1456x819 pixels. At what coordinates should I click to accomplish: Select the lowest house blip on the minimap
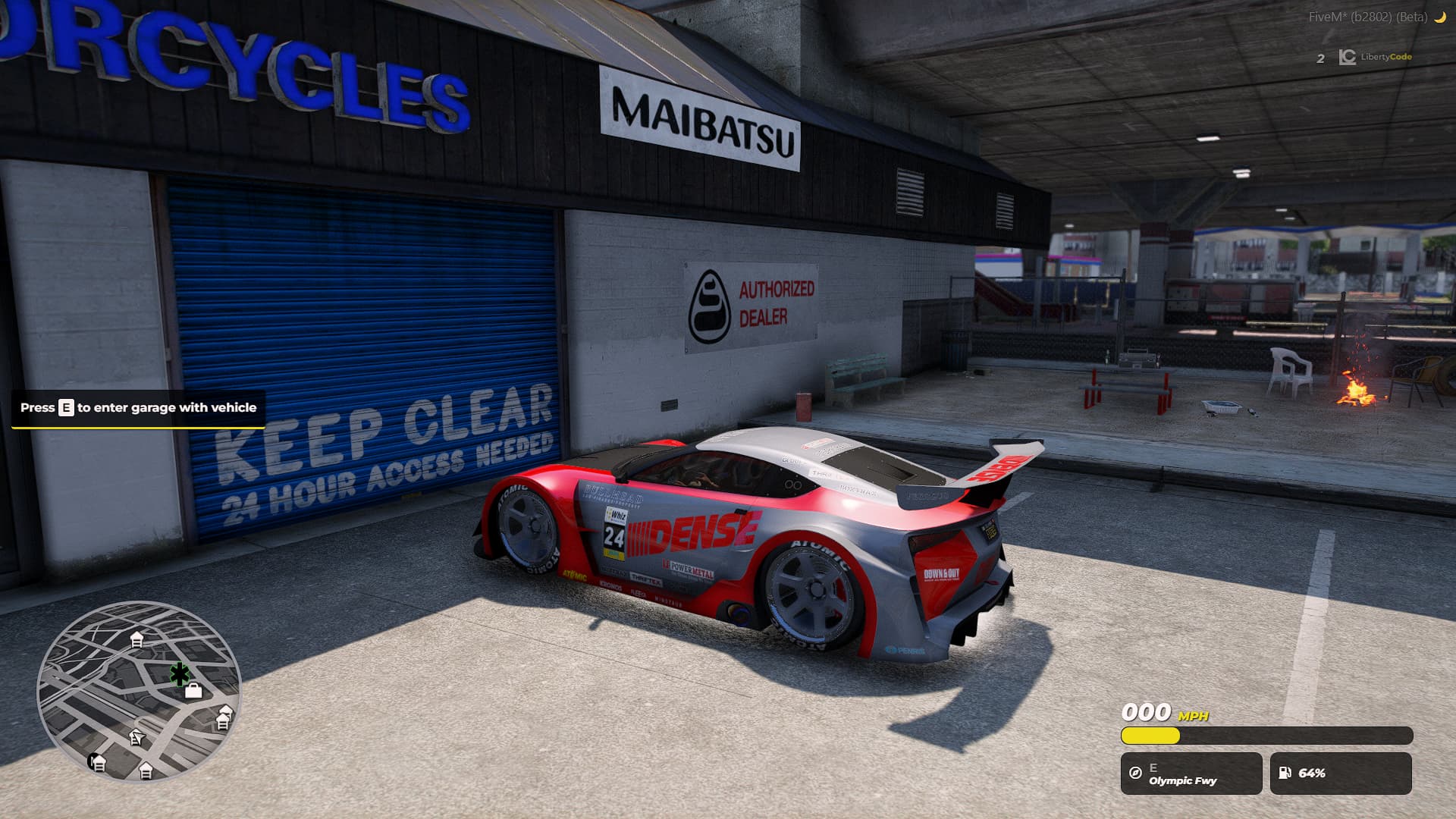click(x=146, y=770)
